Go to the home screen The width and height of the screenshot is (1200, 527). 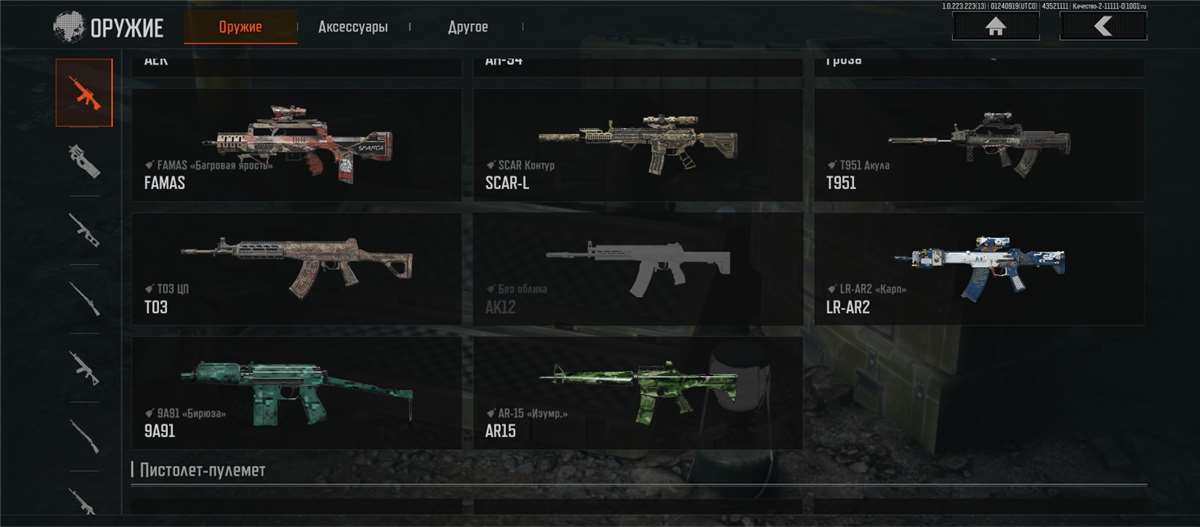point(995,26)
